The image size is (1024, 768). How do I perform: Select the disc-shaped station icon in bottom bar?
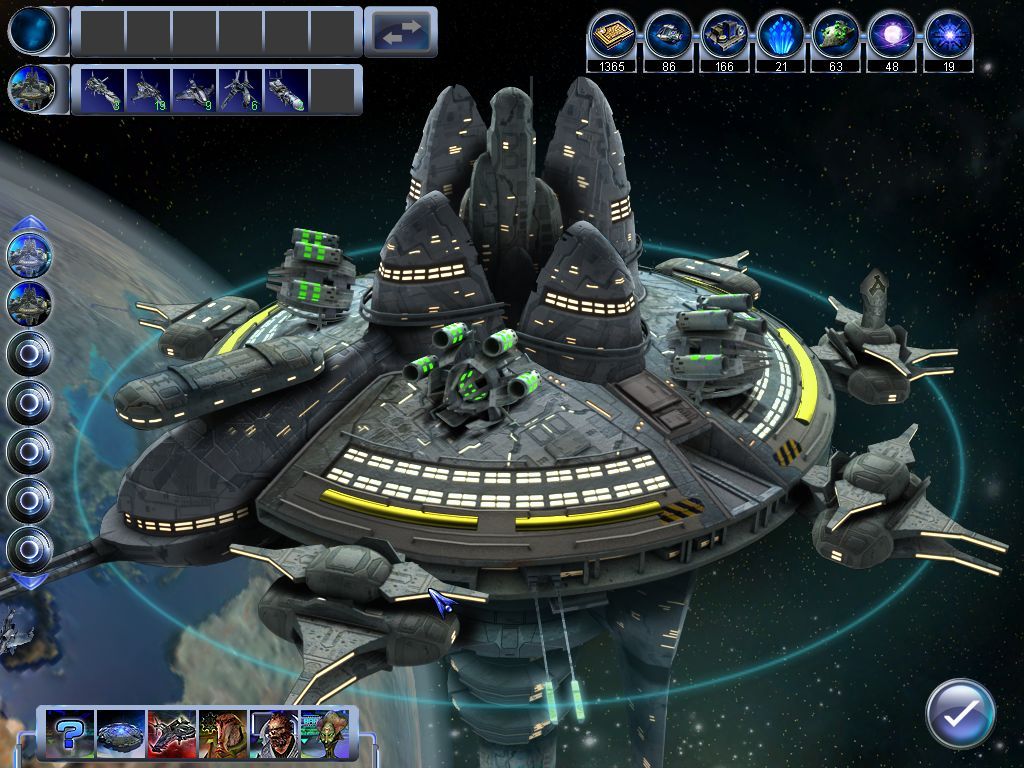pos(120,734)
